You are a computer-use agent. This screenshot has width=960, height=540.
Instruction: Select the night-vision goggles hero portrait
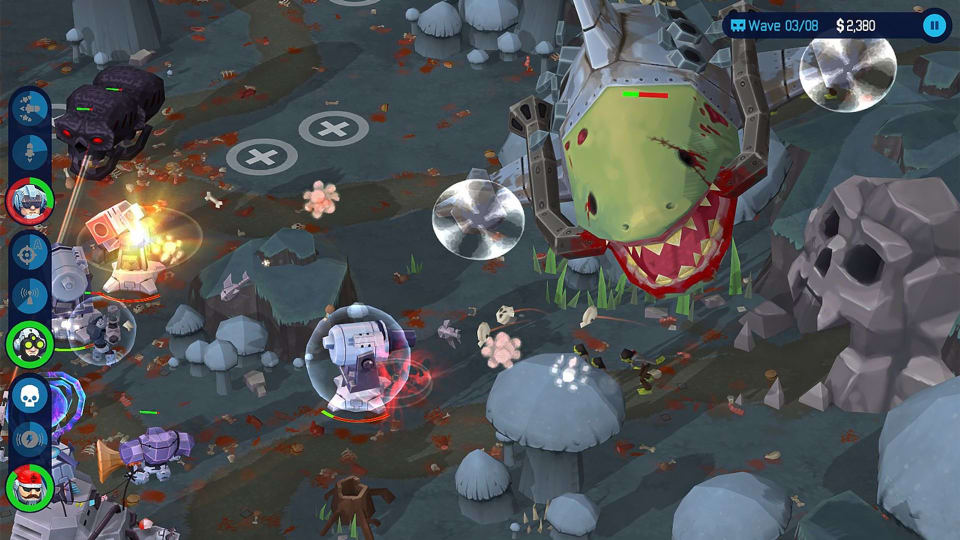[x=30, y=343]
